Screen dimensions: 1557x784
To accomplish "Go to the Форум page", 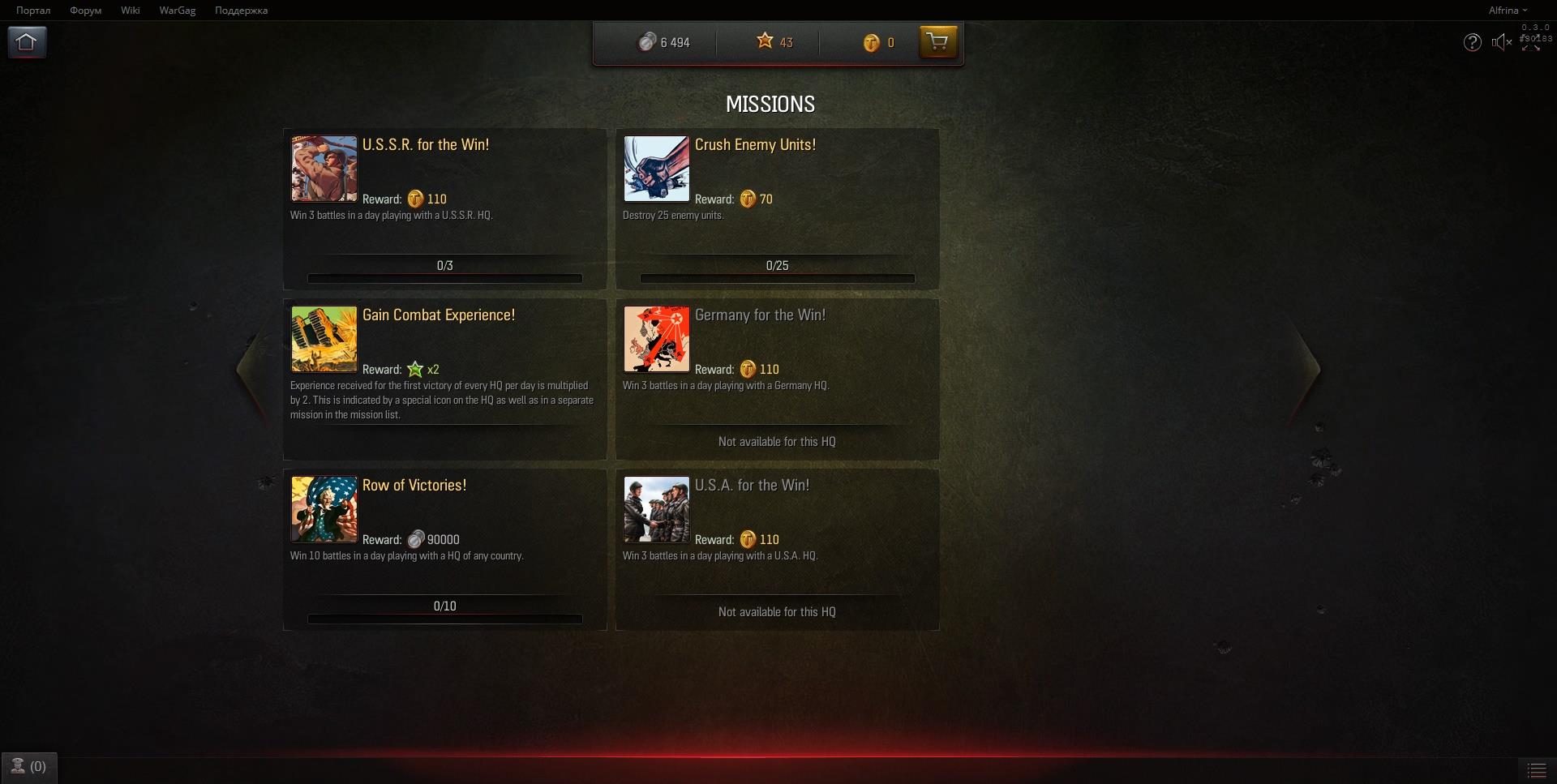I will pos(85,11).
